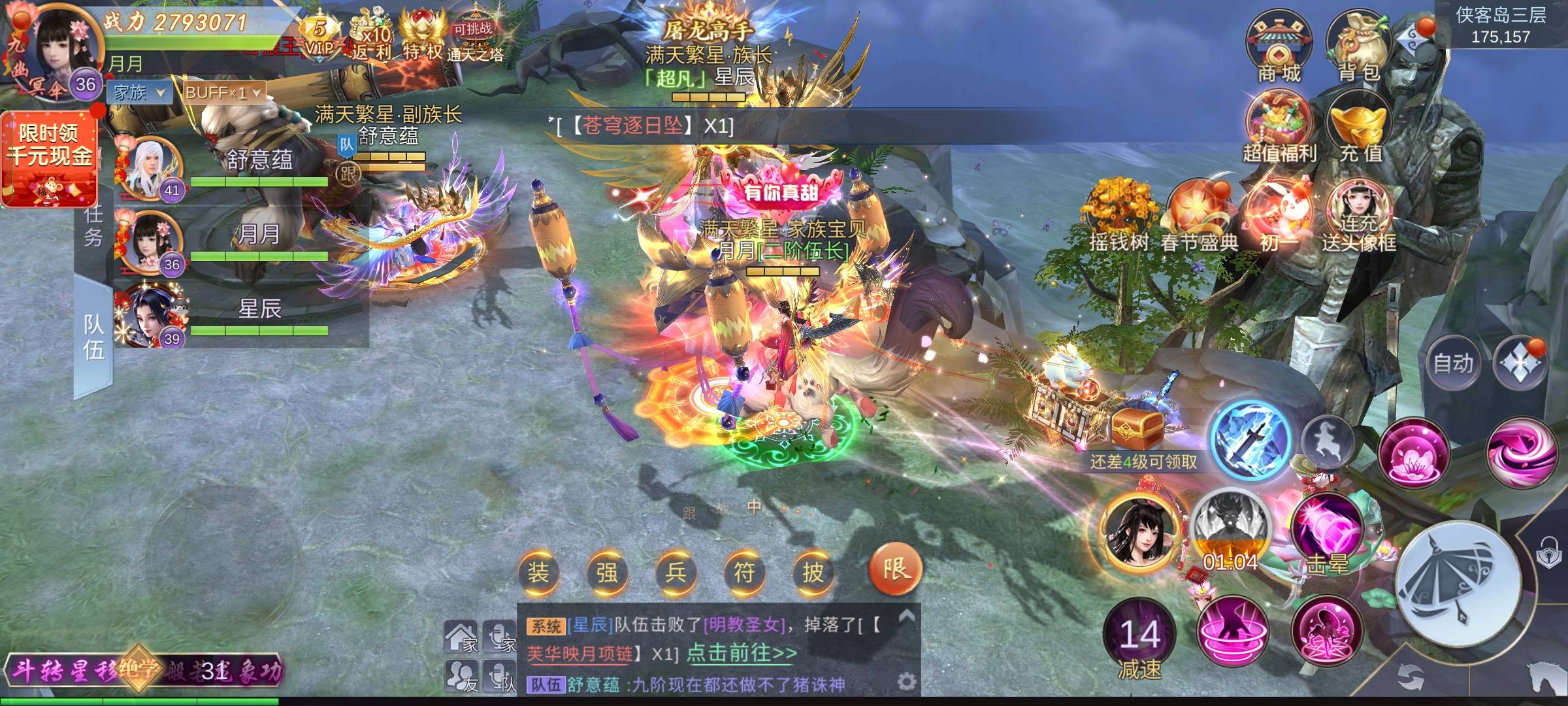Claim the 限时领千元现金 promotion
The height and width of the screenshot is (706, 1568).
[x=50, y=158]
